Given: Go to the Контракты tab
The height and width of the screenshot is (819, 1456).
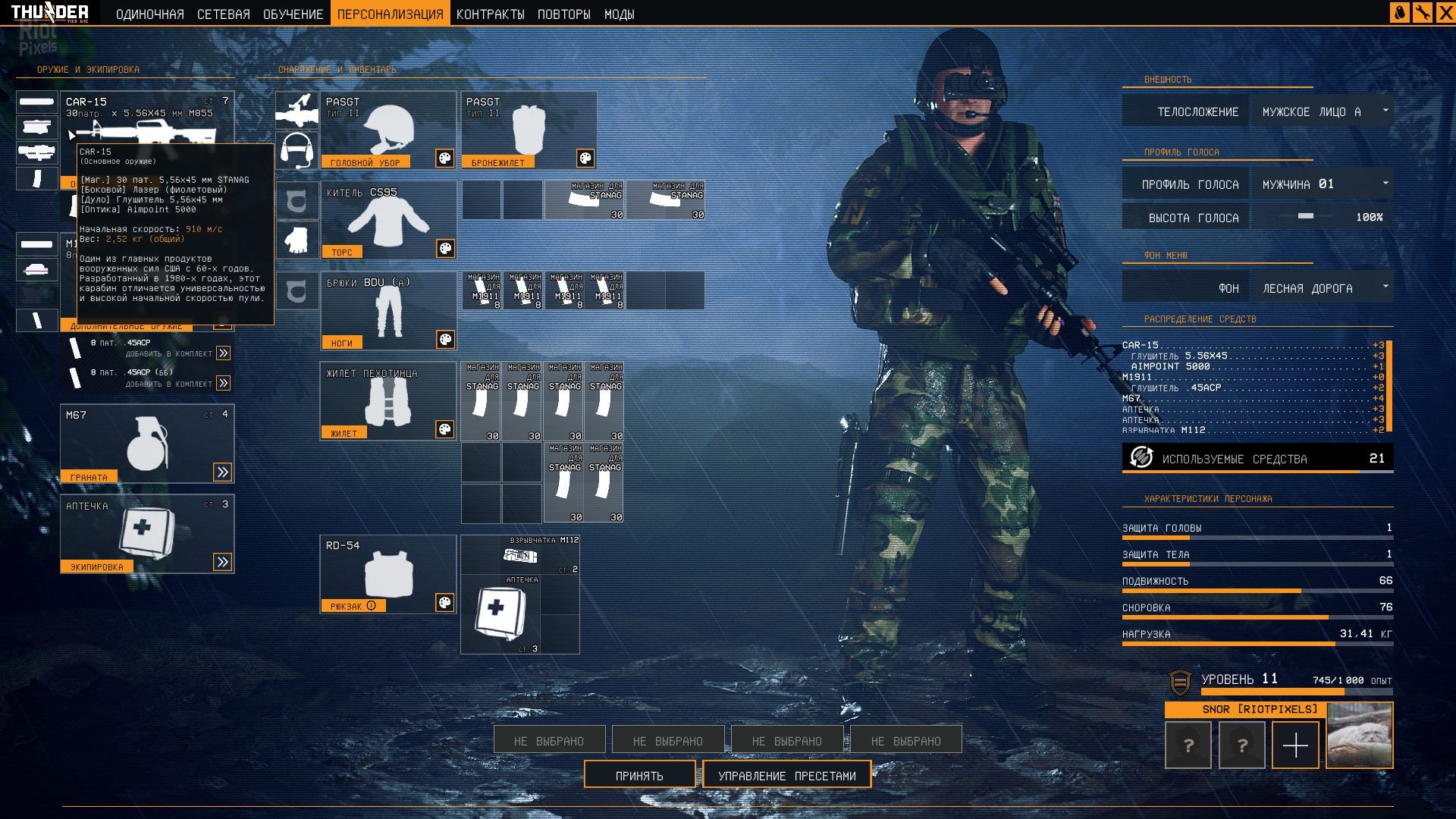Looking at the screenshot, I should tap(490, 14).
